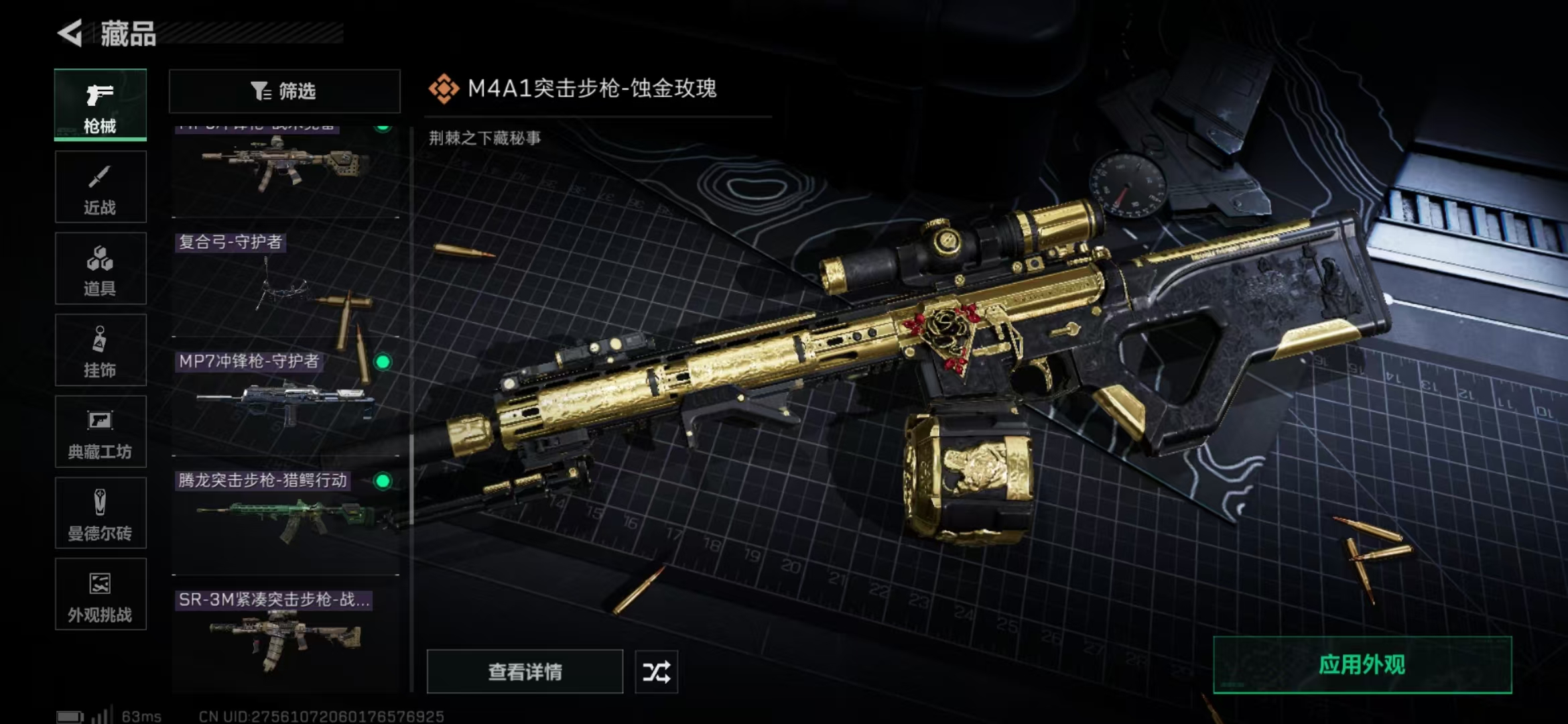Select the 复合弓-守护者 bow skin
Viewport: 1568px width, 724px height.
point(285,285)
